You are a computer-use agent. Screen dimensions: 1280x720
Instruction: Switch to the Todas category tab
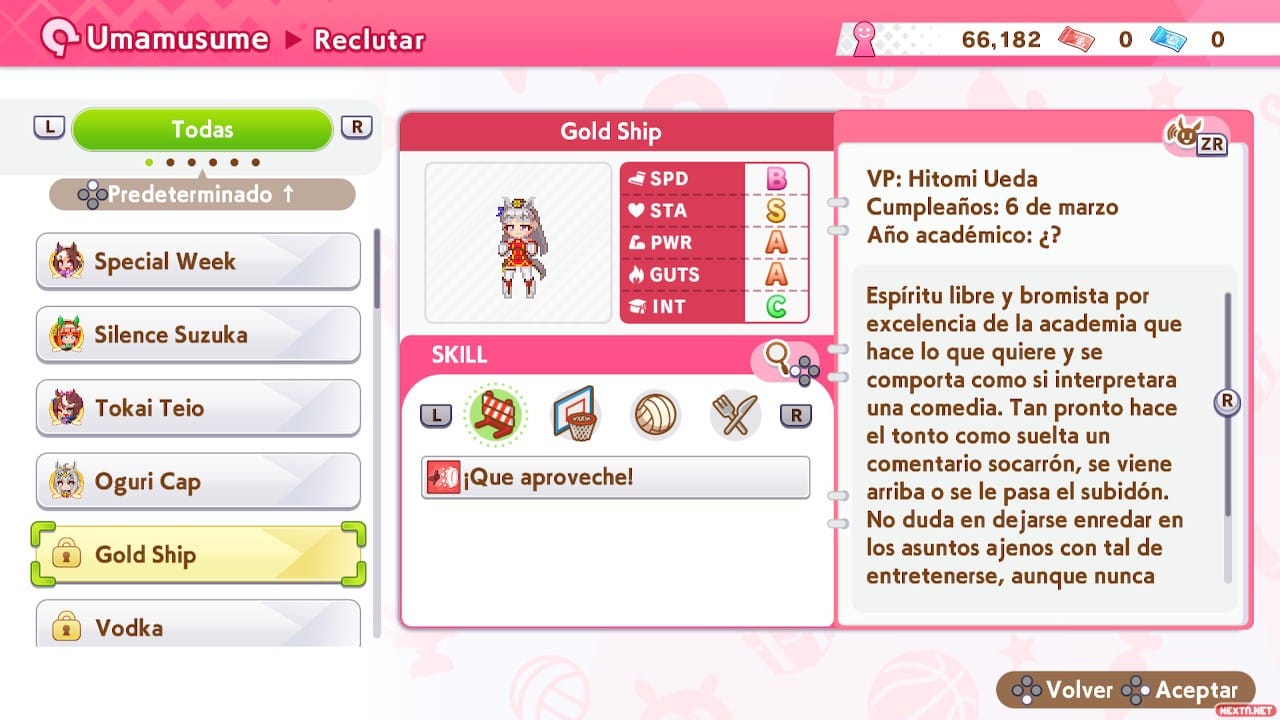pyautogui.click(x=202, y=129)
